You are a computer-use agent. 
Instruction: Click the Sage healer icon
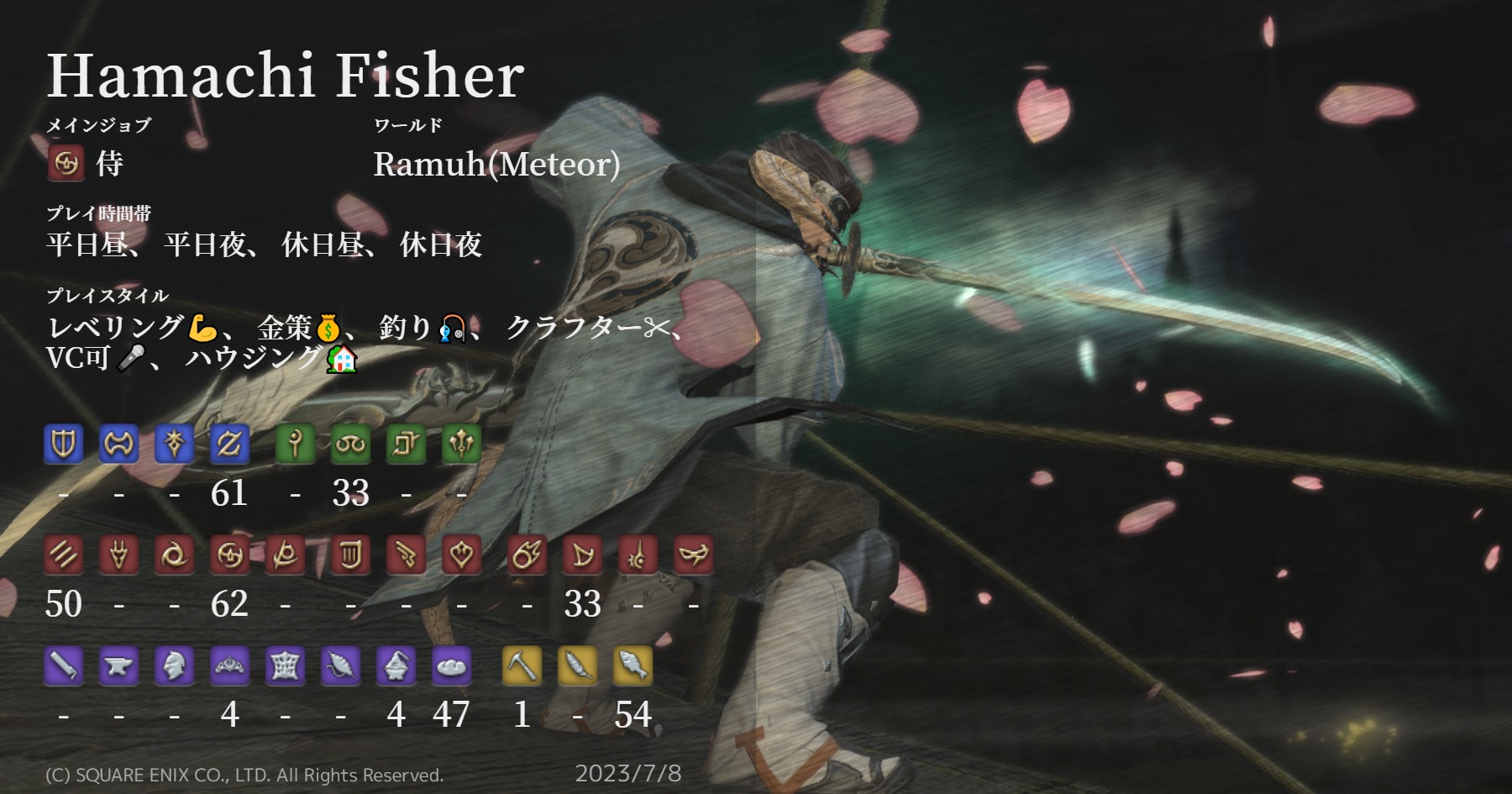click(460, 444)
